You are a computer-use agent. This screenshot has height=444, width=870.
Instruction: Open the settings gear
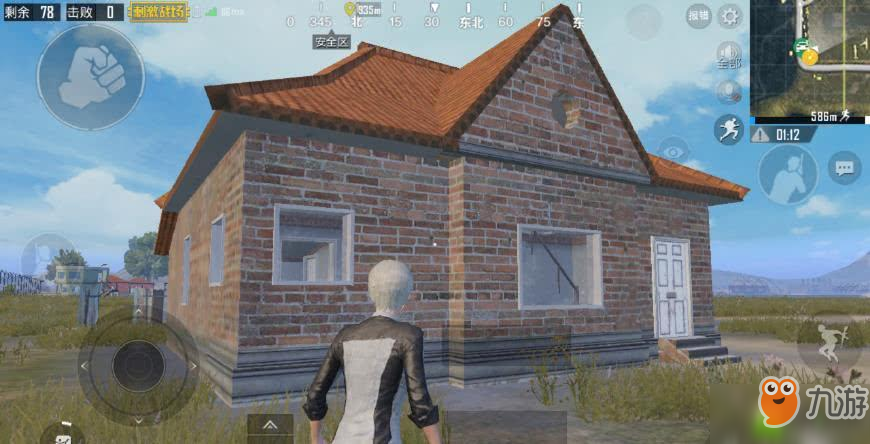click(x=731, y=16)
